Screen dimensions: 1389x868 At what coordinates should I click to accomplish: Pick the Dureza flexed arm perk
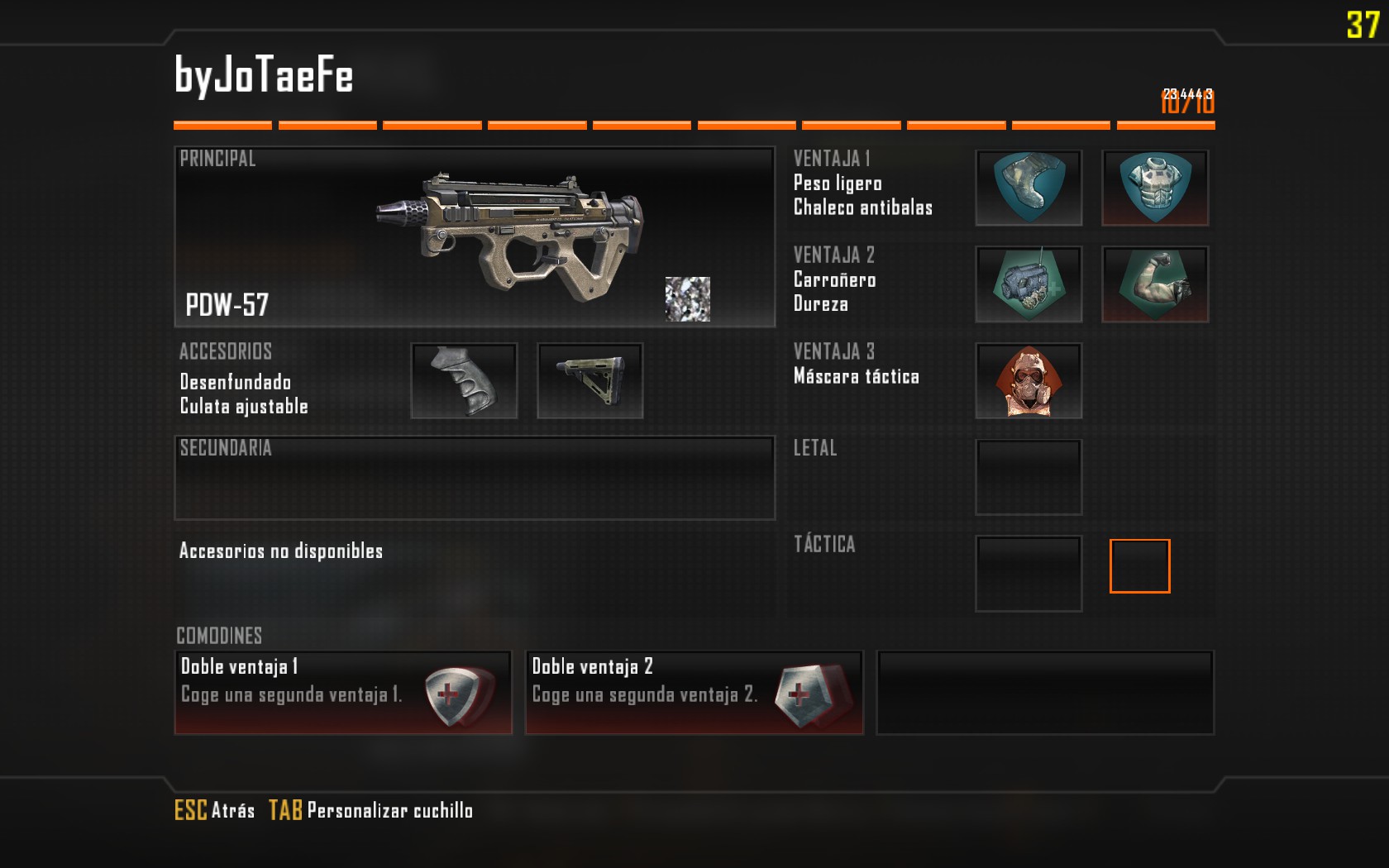pyautogui.click(x=1155, y=284)
